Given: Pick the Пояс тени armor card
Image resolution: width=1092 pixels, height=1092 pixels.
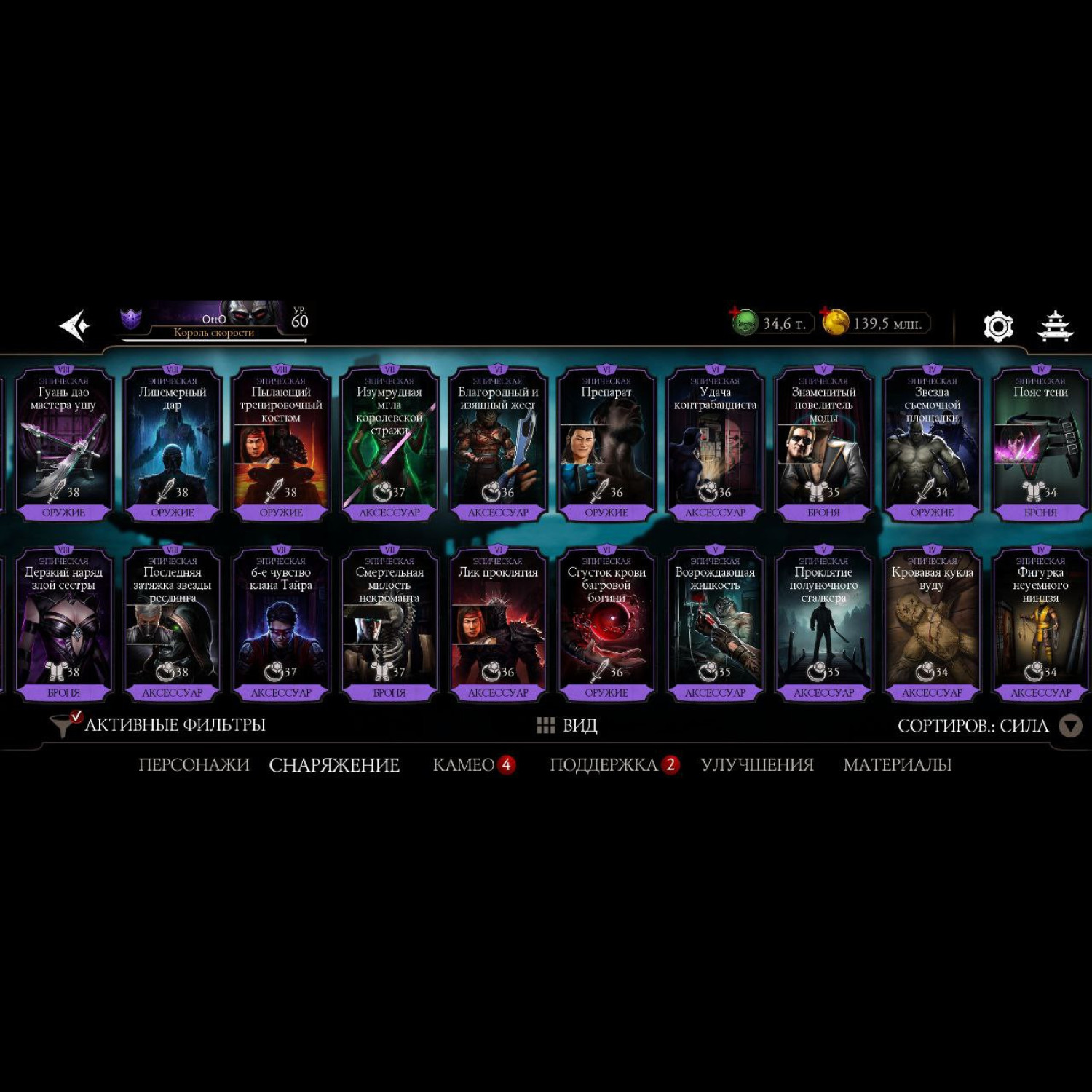Looking at the screenshot, I should tap(1040, 444).
